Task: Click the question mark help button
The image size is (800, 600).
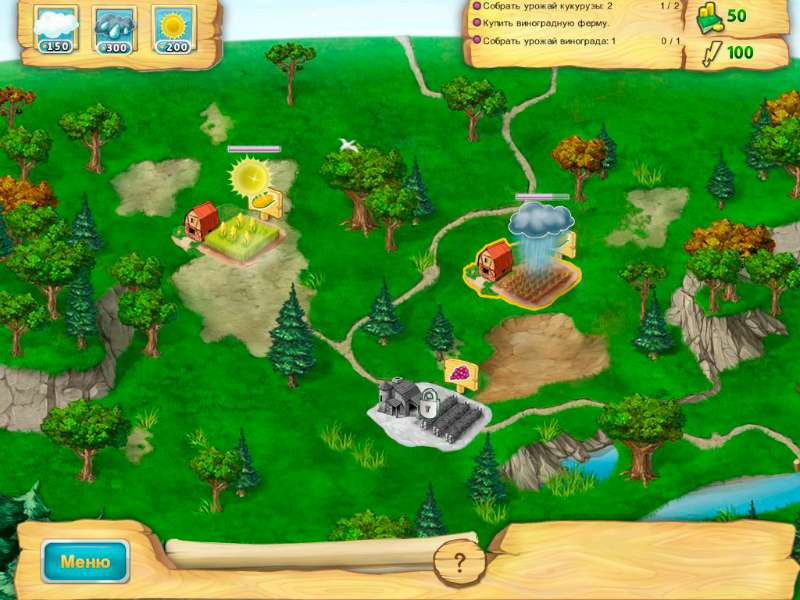Action: pyautogui.click(x=460, y=561)
